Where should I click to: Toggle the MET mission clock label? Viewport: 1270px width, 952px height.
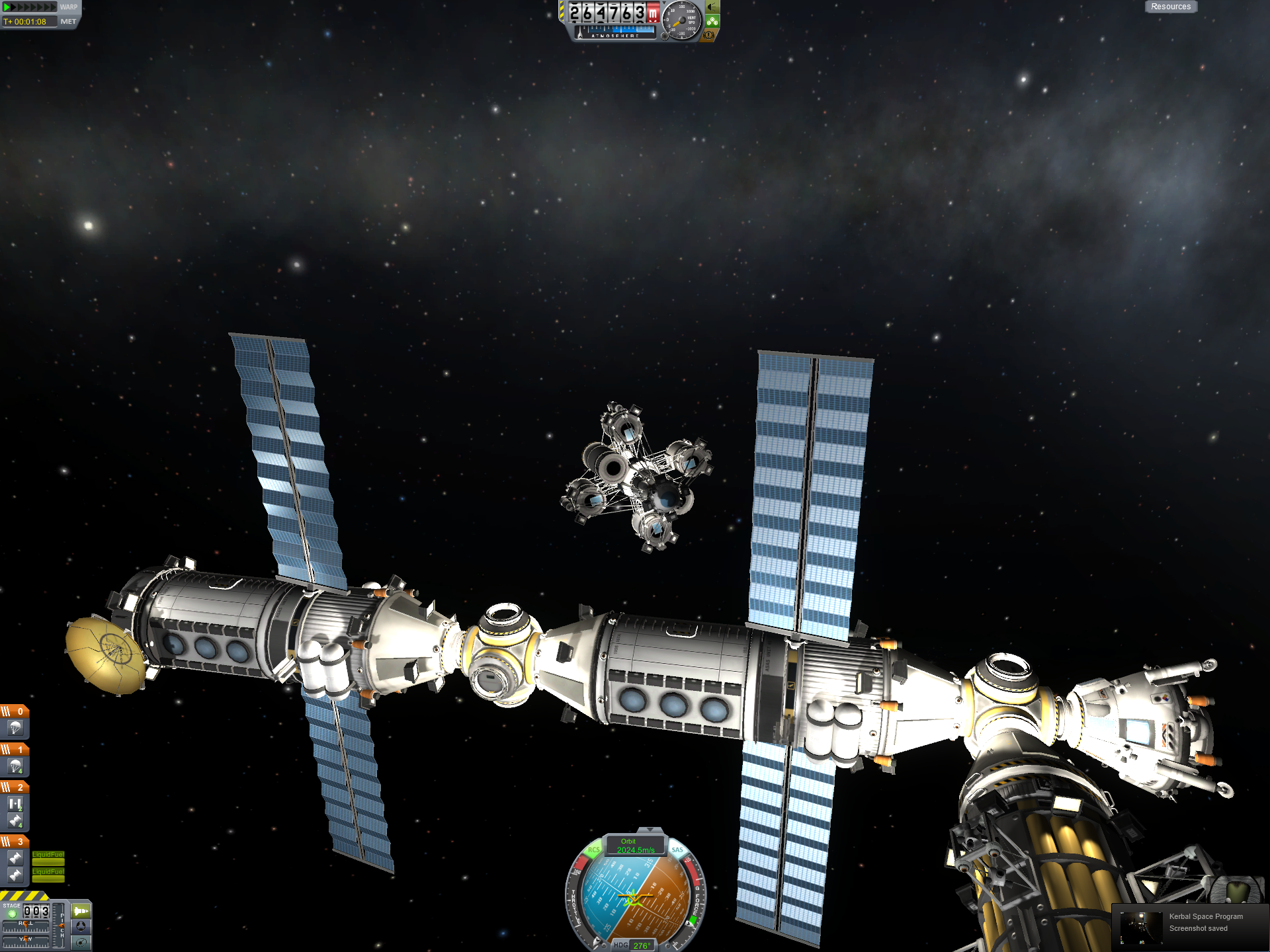[x=68, y=22]
